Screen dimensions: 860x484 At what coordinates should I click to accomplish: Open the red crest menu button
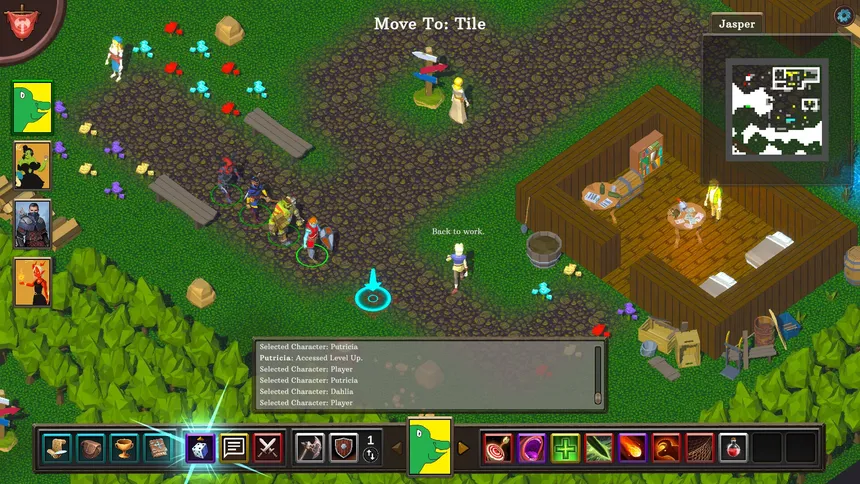(x=19, y=18)
